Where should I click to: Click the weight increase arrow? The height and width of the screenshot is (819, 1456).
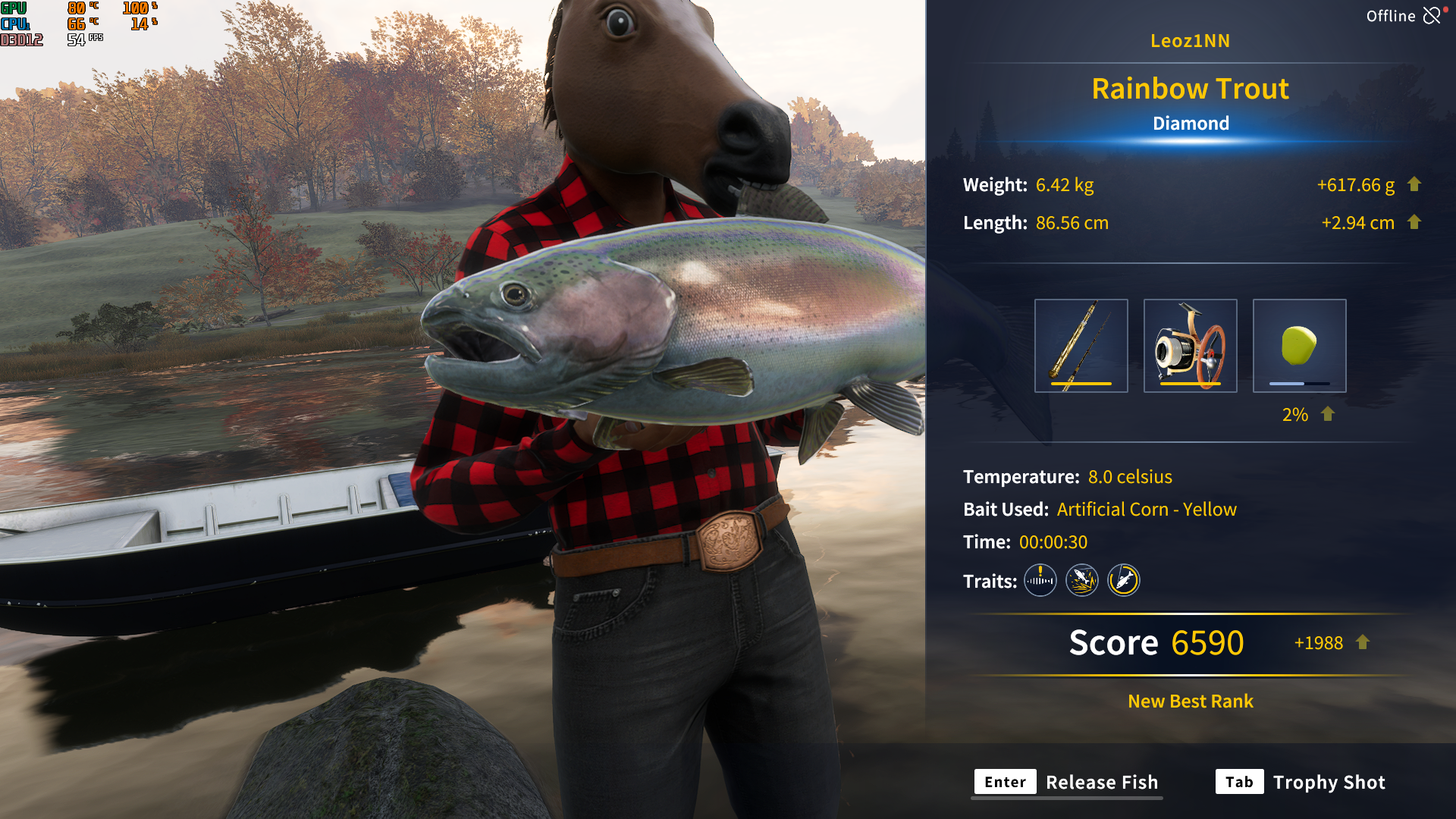1415,184
